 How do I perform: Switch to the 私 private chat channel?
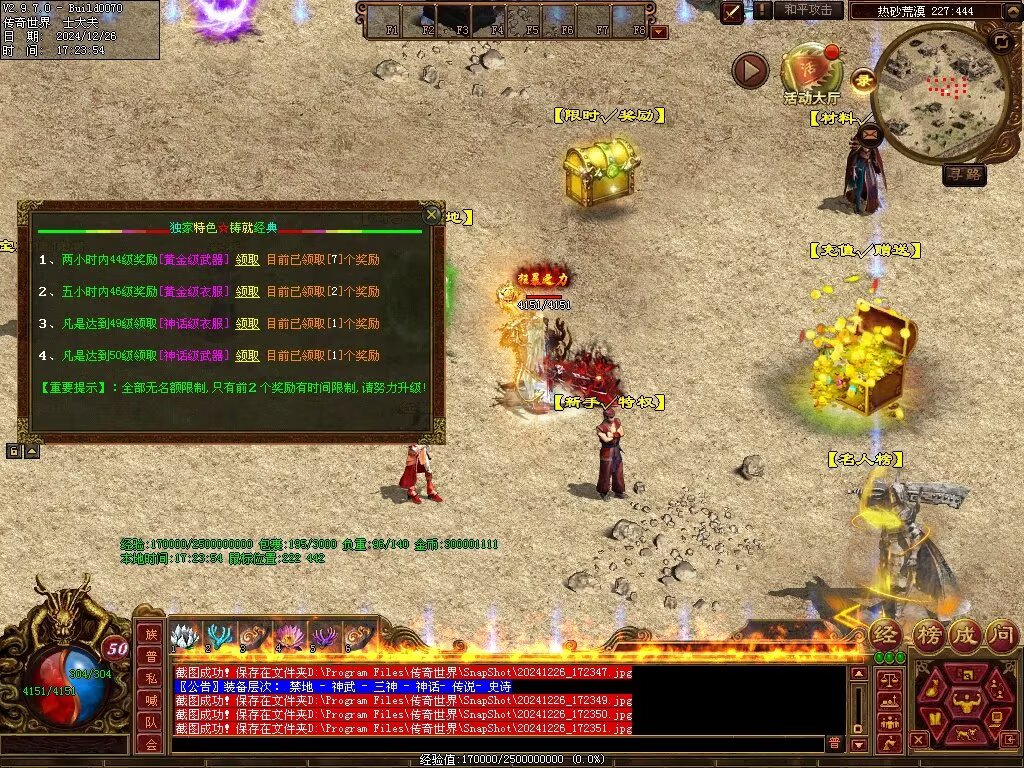coord(150,676)
